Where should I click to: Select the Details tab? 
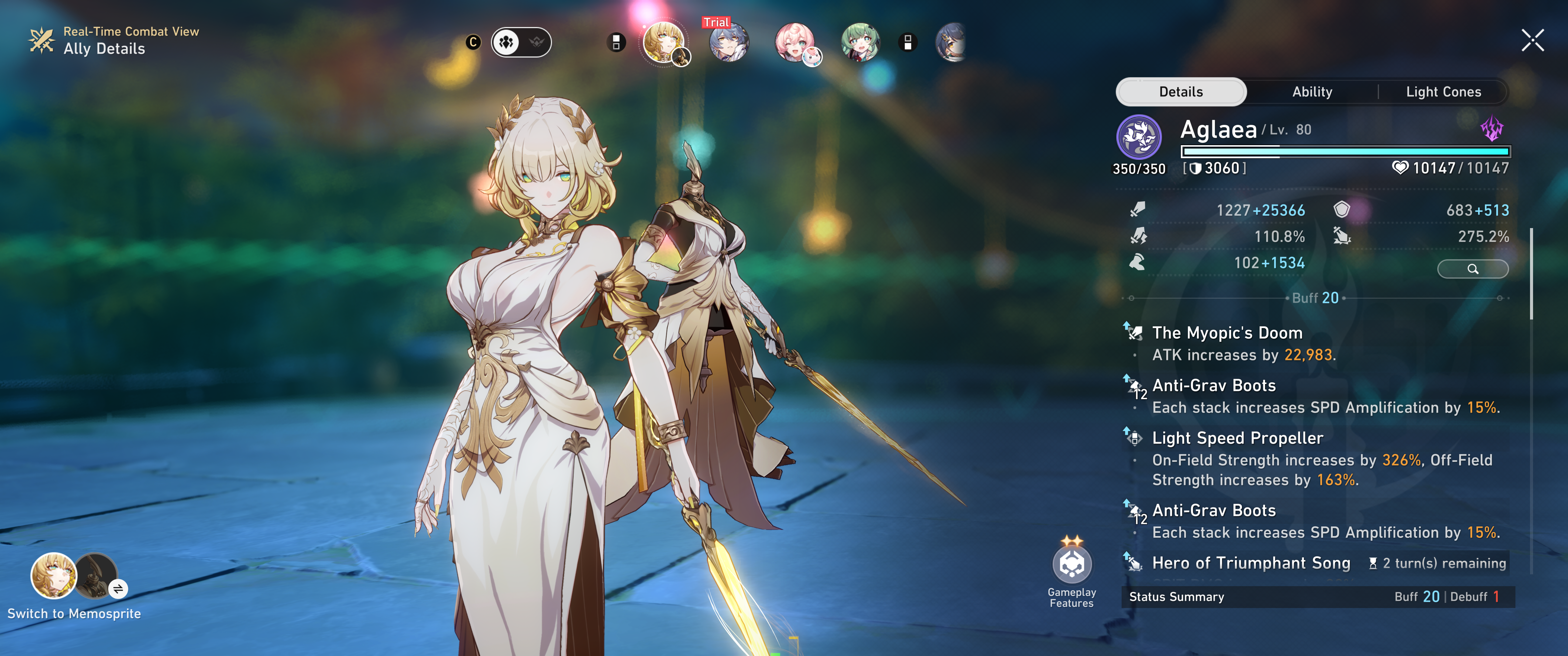coord(1180,92)
